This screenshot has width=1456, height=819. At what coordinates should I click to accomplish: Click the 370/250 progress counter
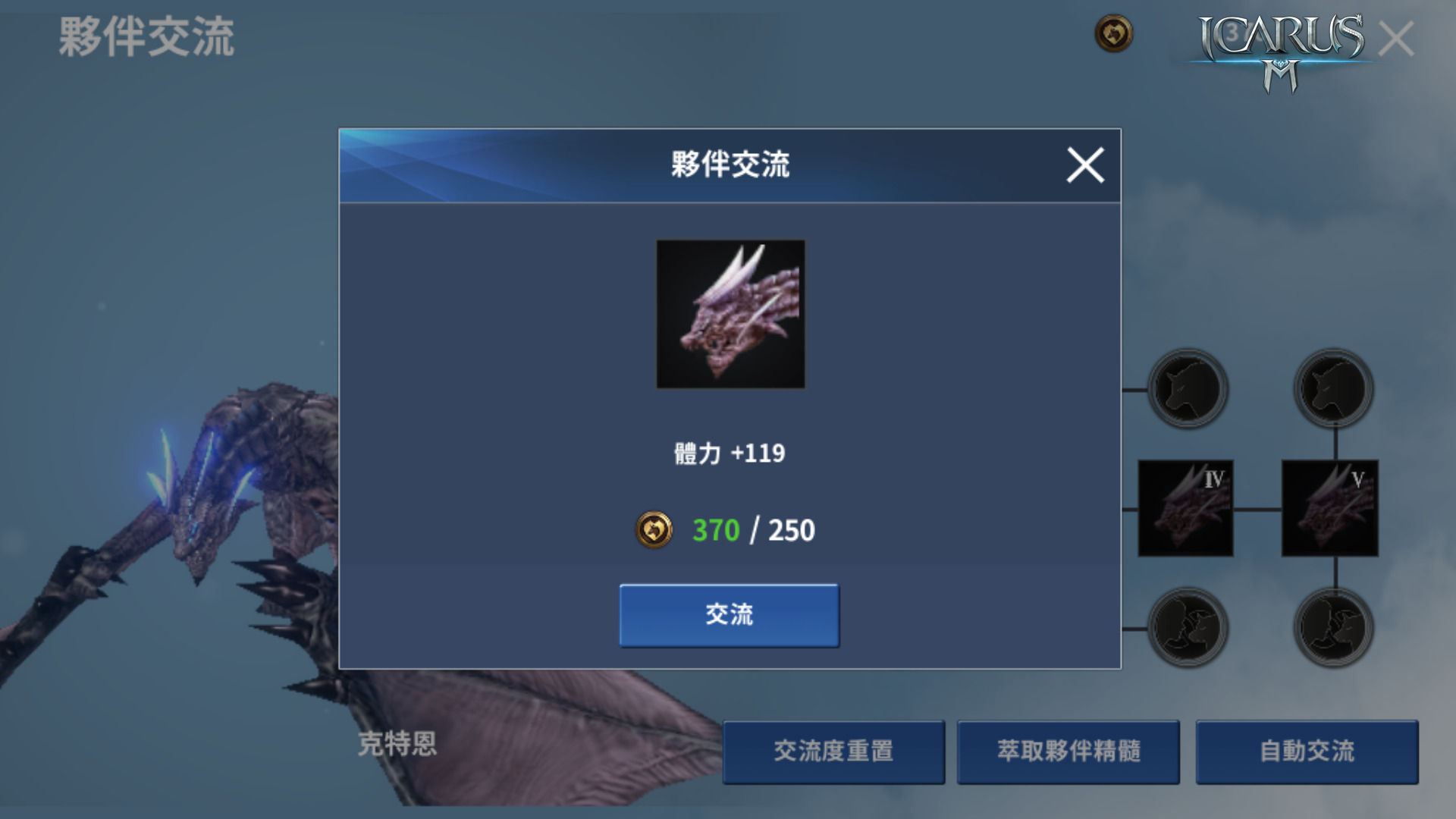[755, 529]
